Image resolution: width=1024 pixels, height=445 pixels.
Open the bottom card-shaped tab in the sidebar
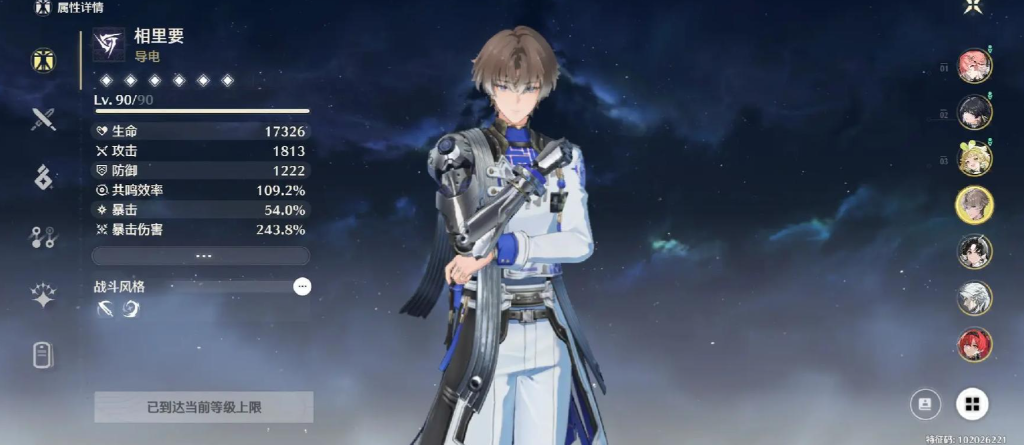pos(42,355)
